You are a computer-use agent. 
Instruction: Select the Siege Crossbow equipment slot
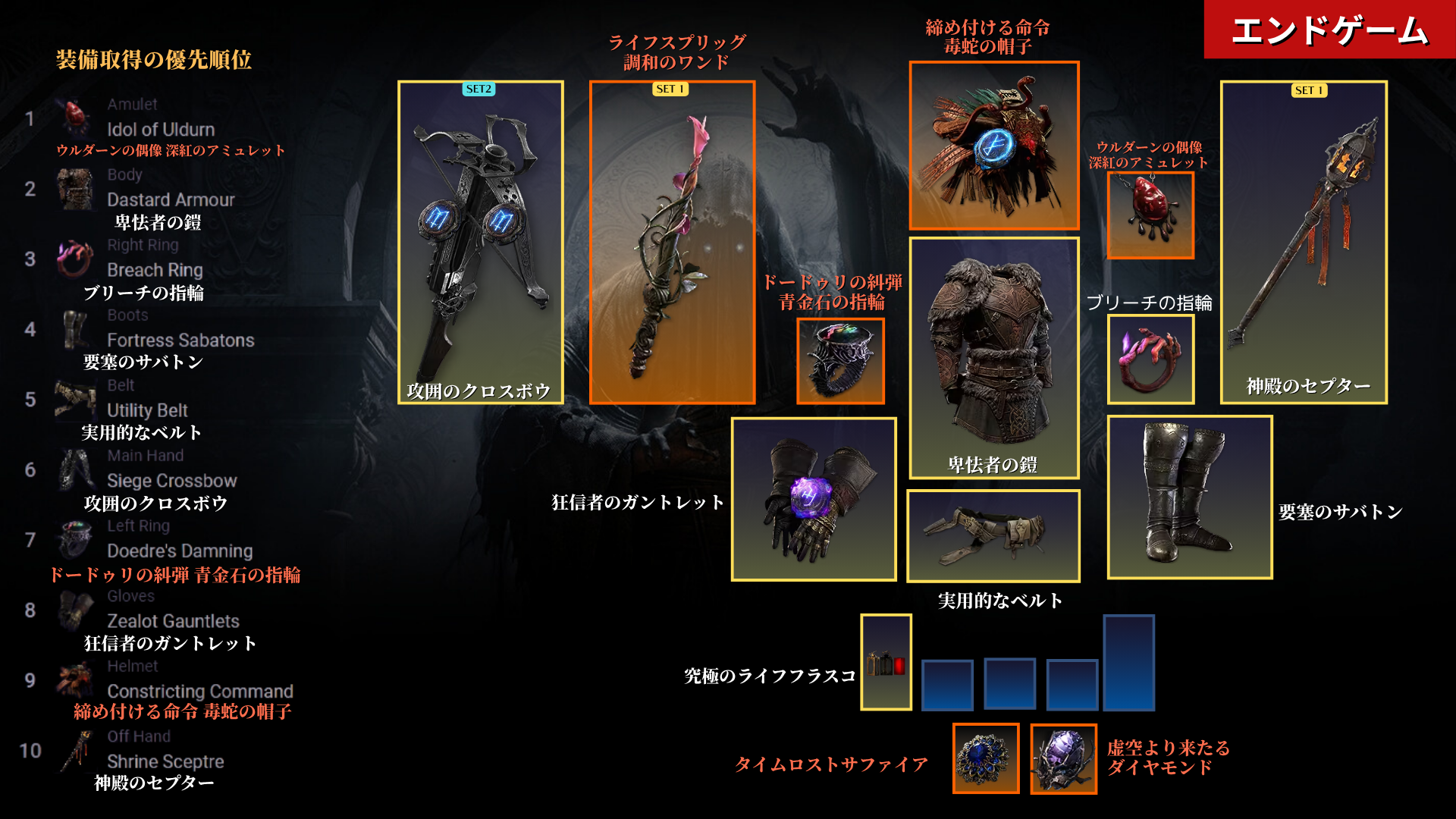pos(480,242)
